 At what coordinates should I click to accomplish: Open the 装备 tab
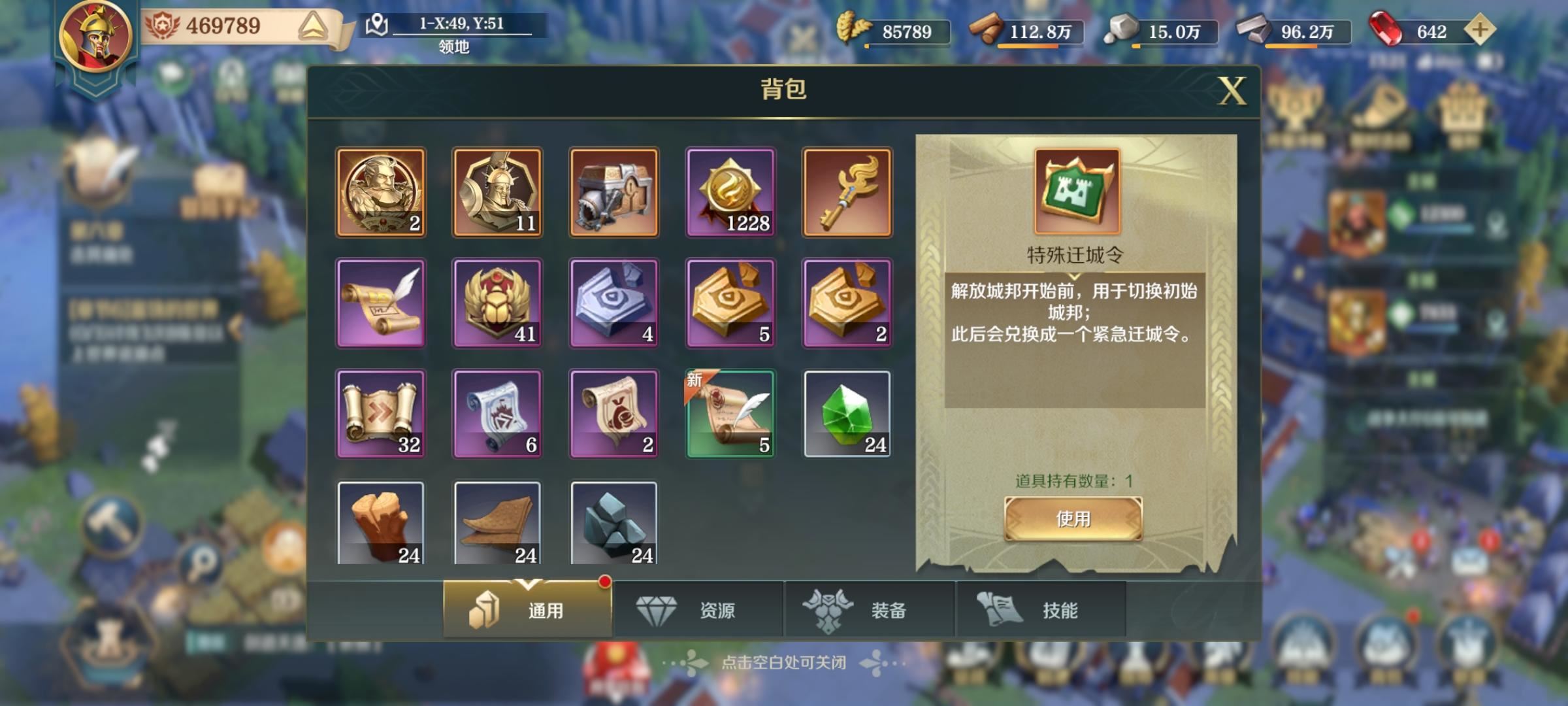pyautogui.click(x=869, y=609)
